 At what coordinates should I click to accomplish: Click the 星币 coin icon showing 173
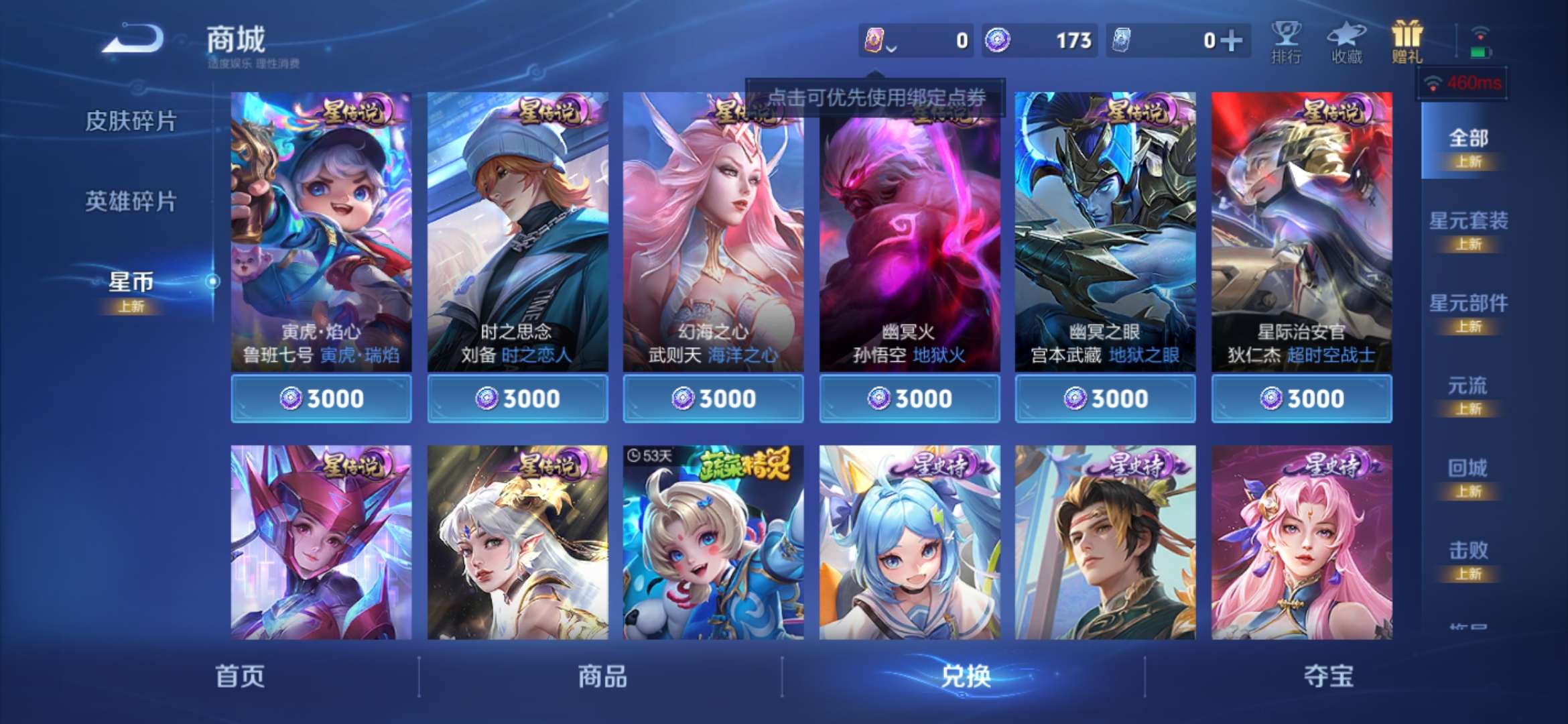998,40
